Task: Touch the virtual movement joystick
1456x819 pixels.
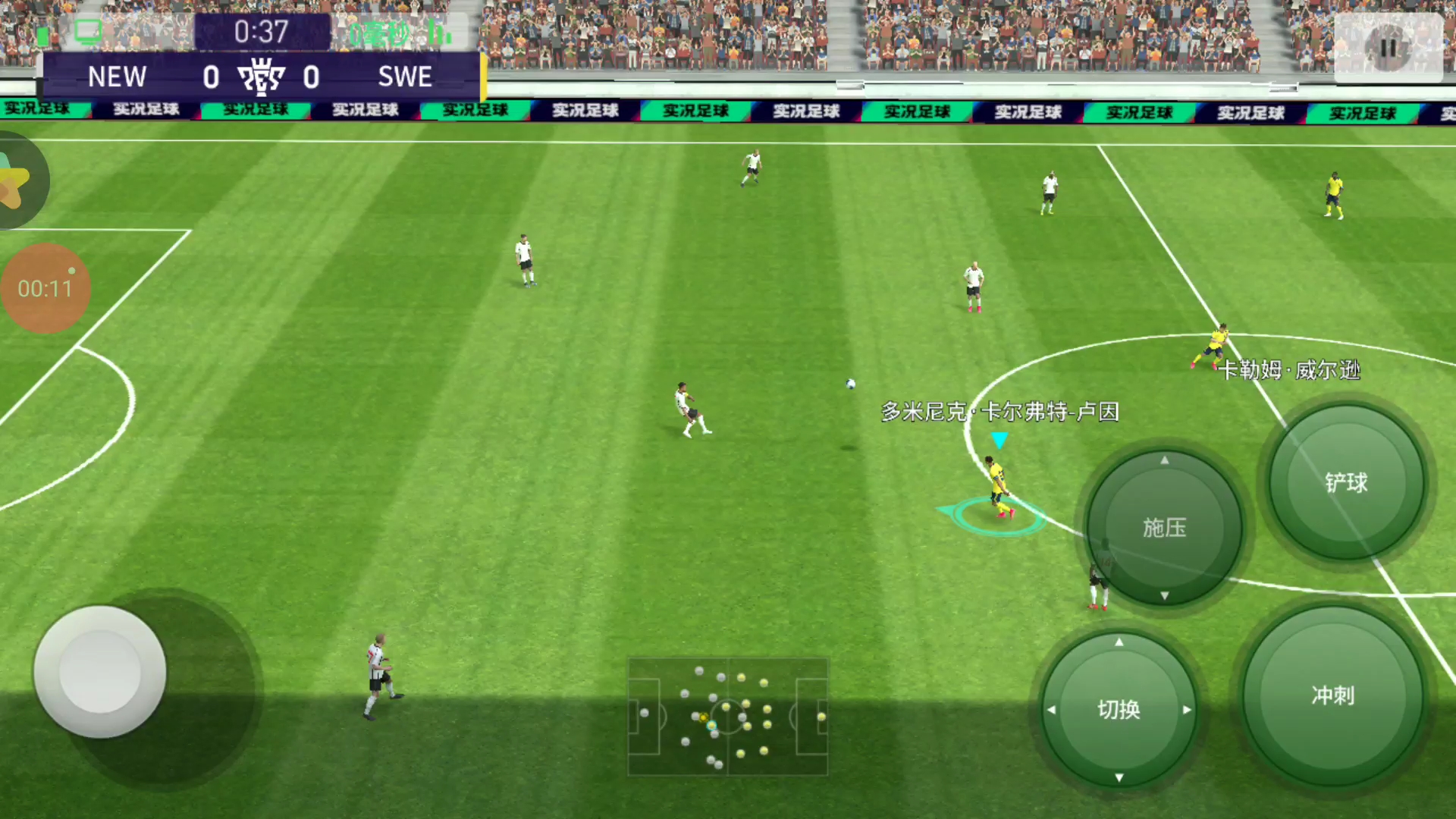Action: (x=100, y=671)
